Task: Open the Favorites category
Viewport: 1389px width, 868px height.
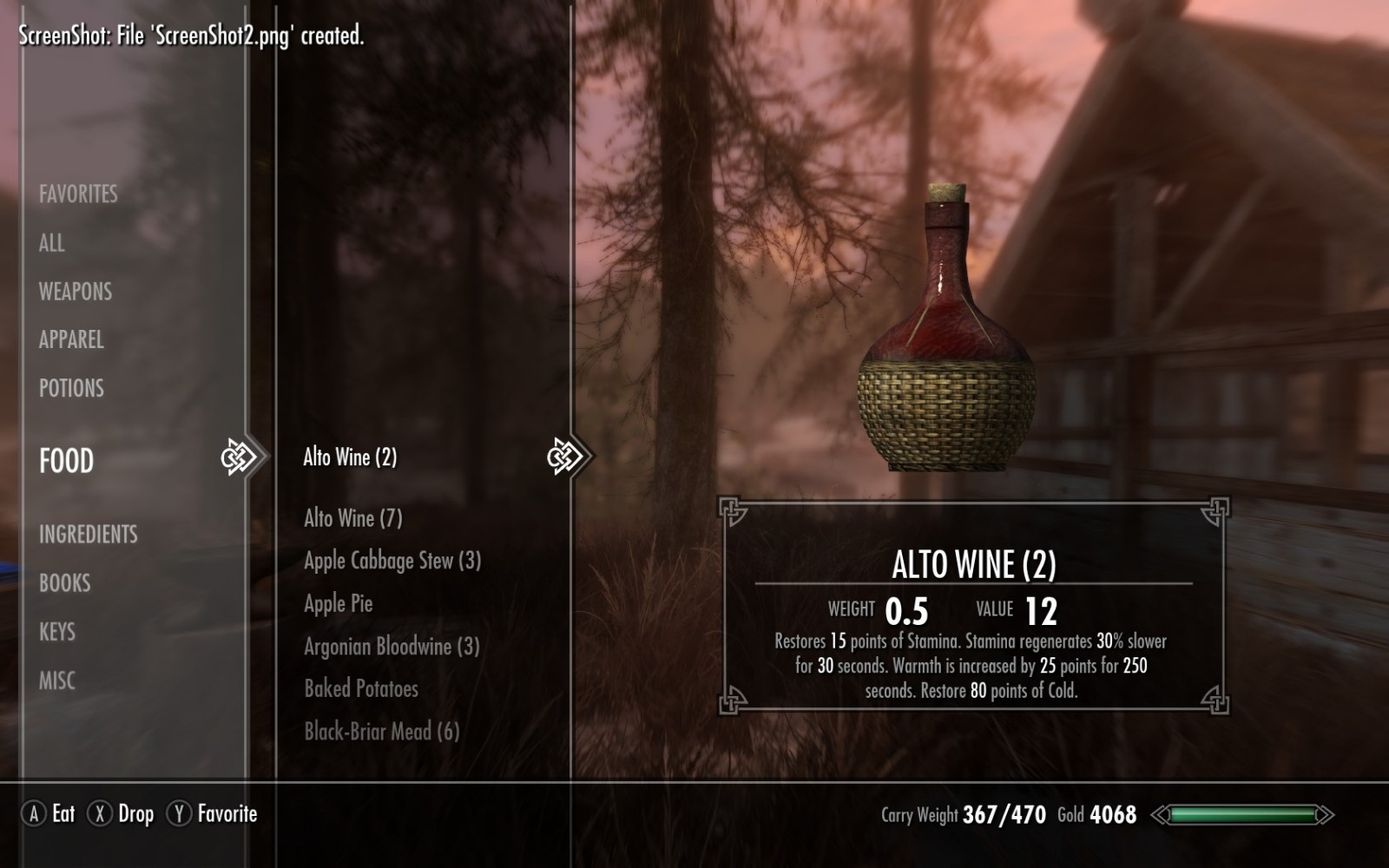Action: (x=78, y=194)
